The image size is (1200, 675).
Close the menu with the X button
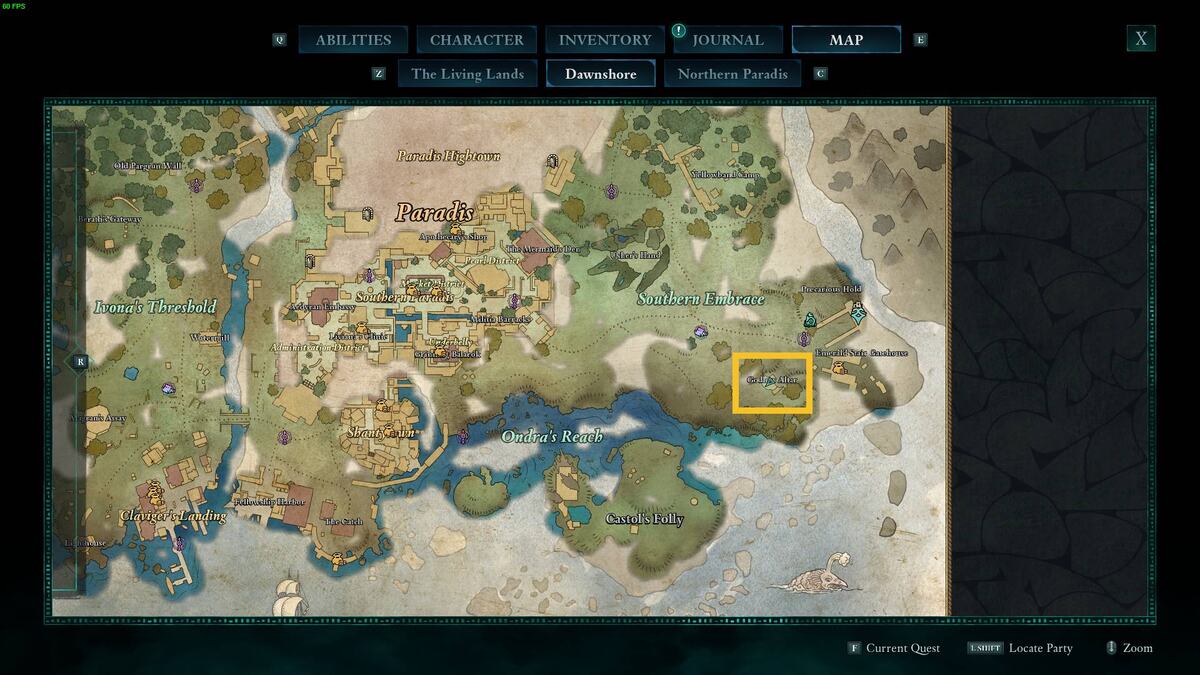1140,39
